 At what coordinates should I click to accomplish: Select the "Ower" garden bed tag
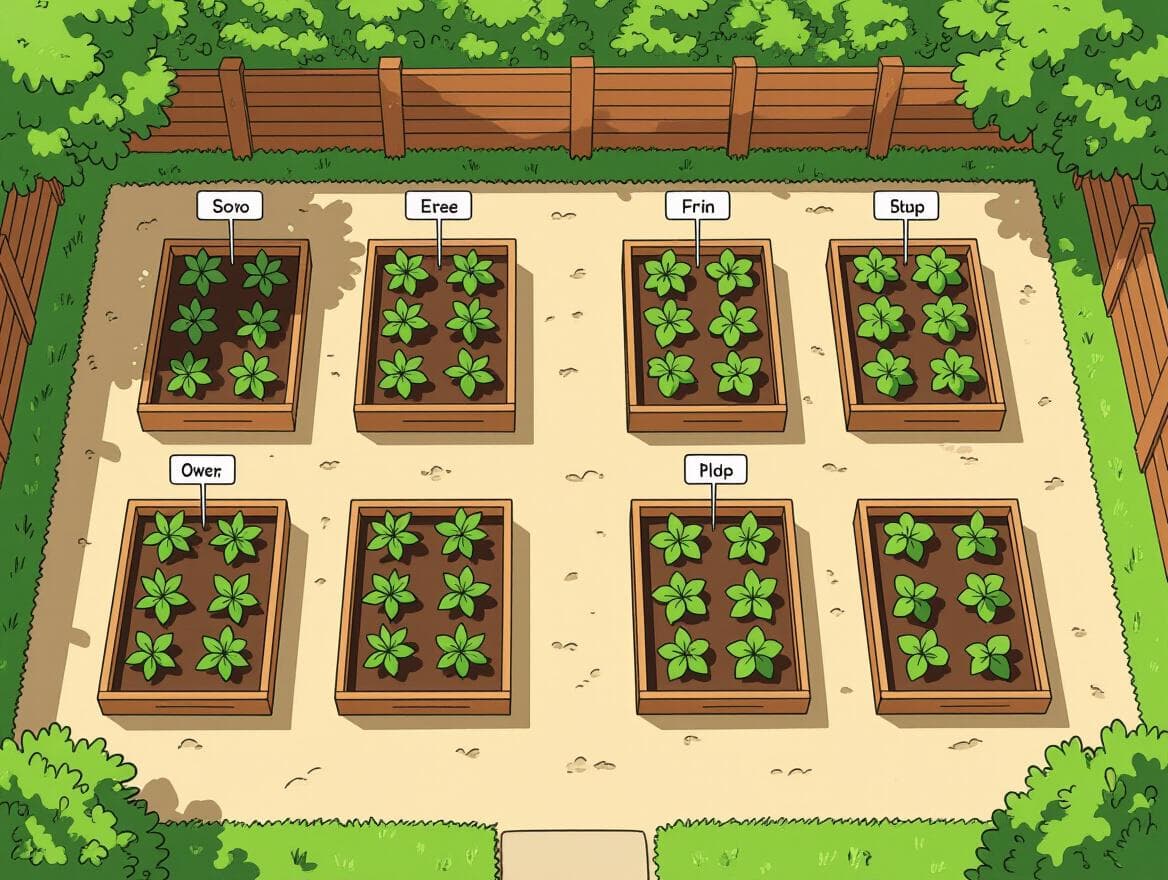[x=202, y=469]
